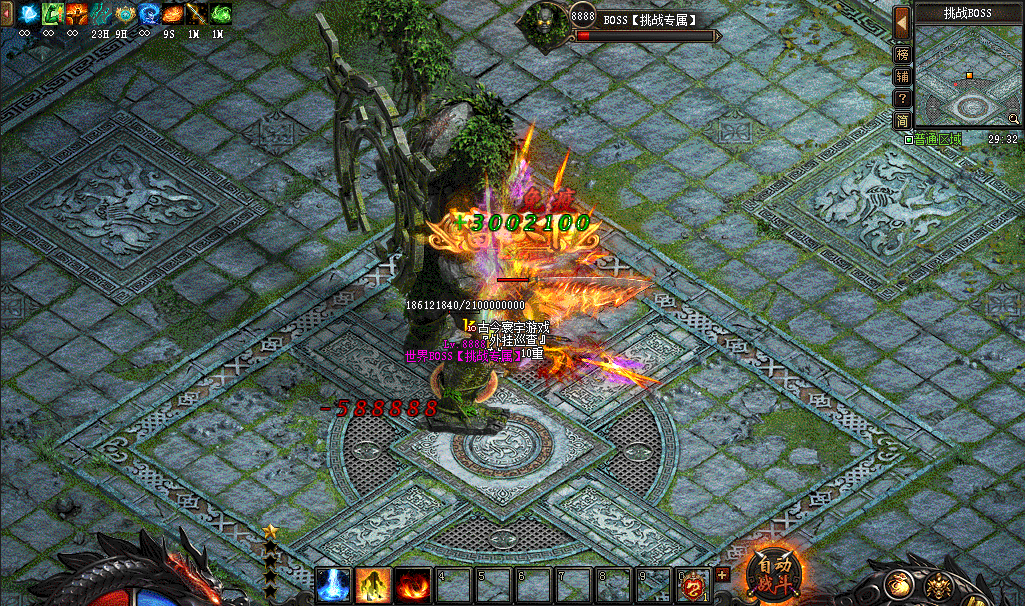This screenshot has width=1025, height=606.
Task: Cast the red fire swirl skill
Action: pyautogui.click(x=412, y=585)
